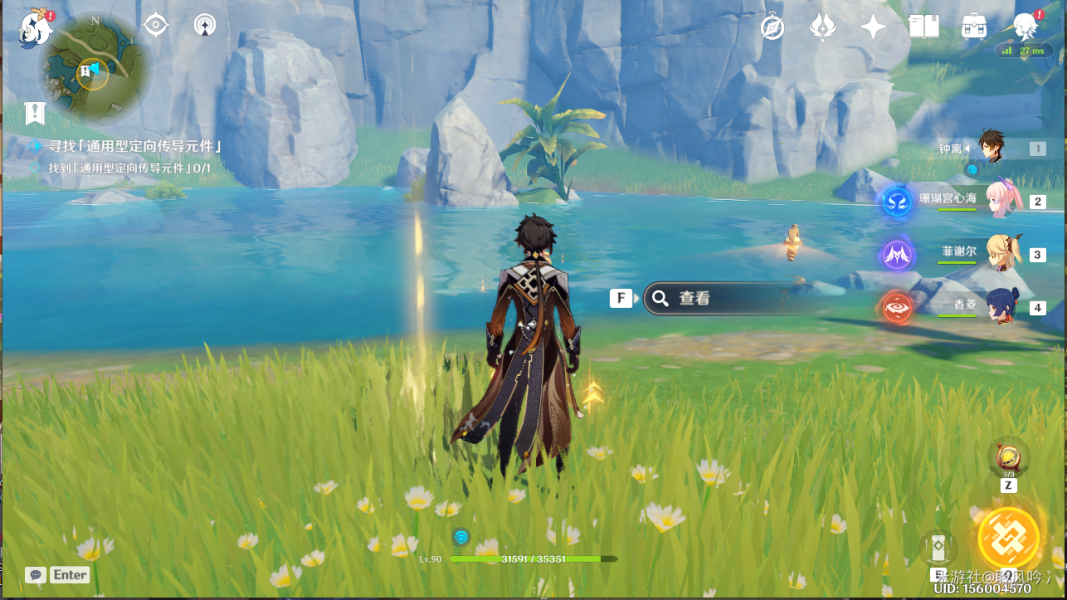Switch to party member 珊瑚宫心海
This screenshot has height=600, width=1067.
[x=1000, y=199]
